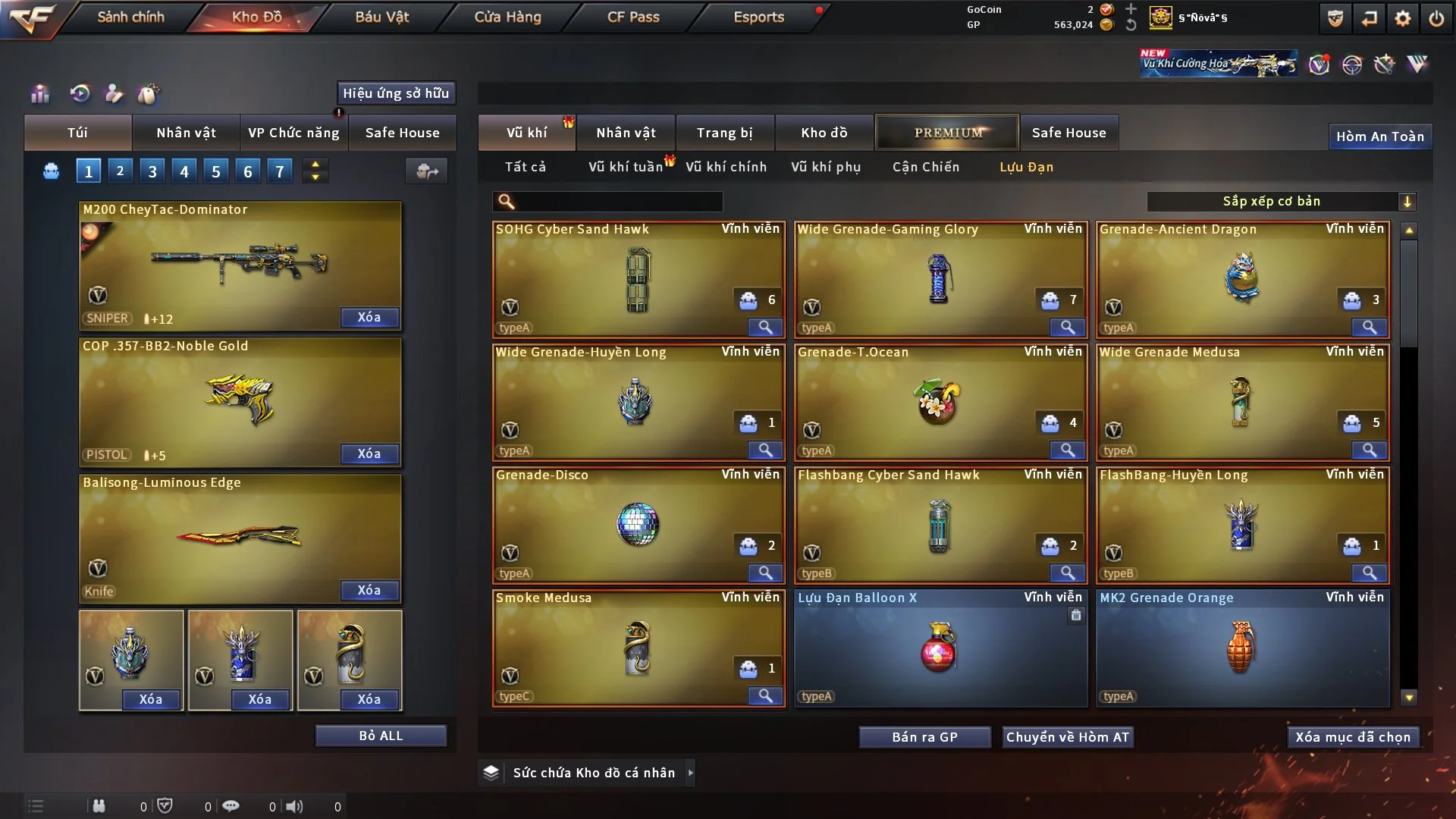1456x819 pixels.
Task: Open the Sắp xếp cơ bản sort dropdown
Action: click(x=1281, y=201)
